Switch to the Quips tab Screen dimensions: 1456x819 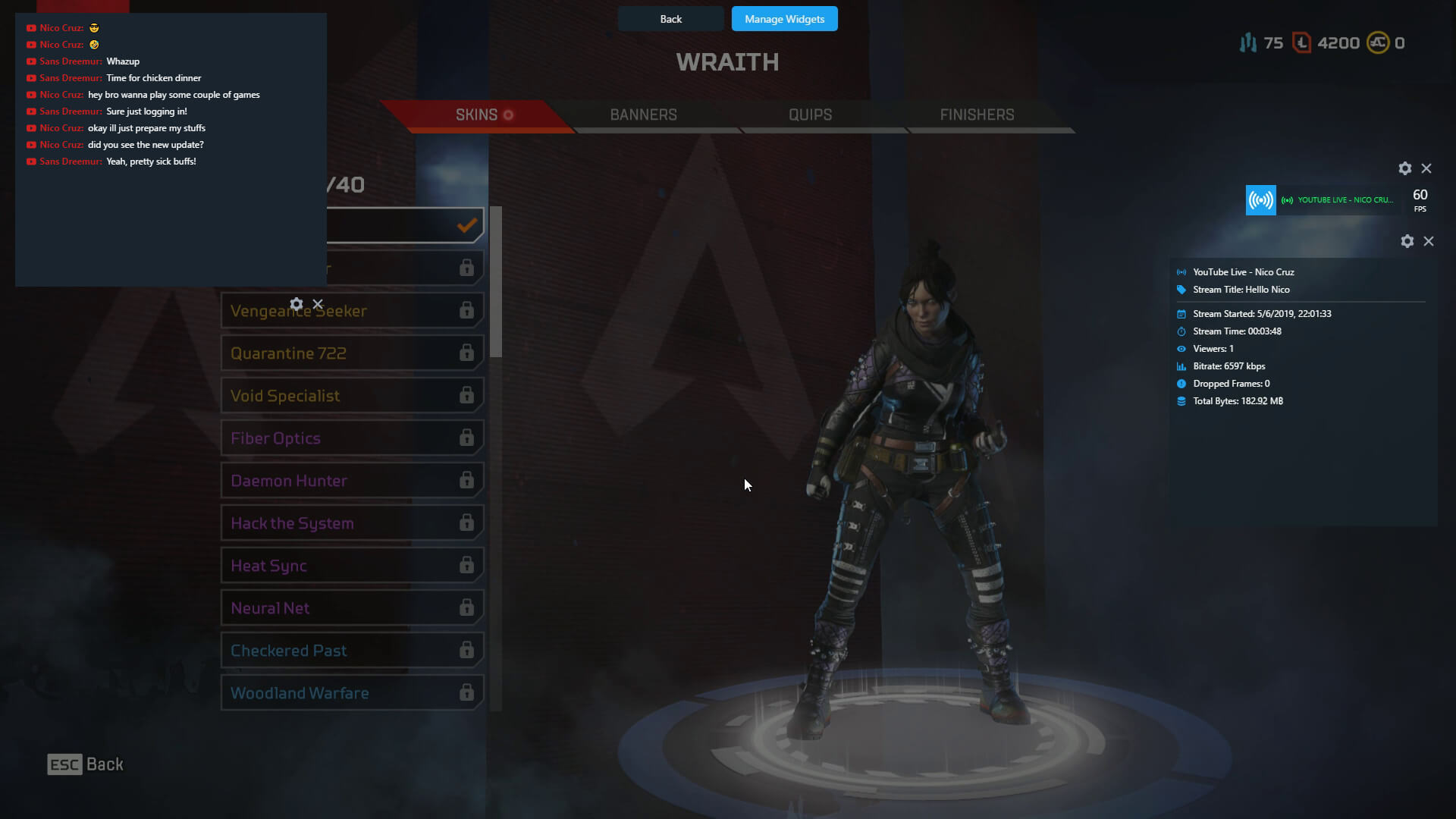pos(810,115)
